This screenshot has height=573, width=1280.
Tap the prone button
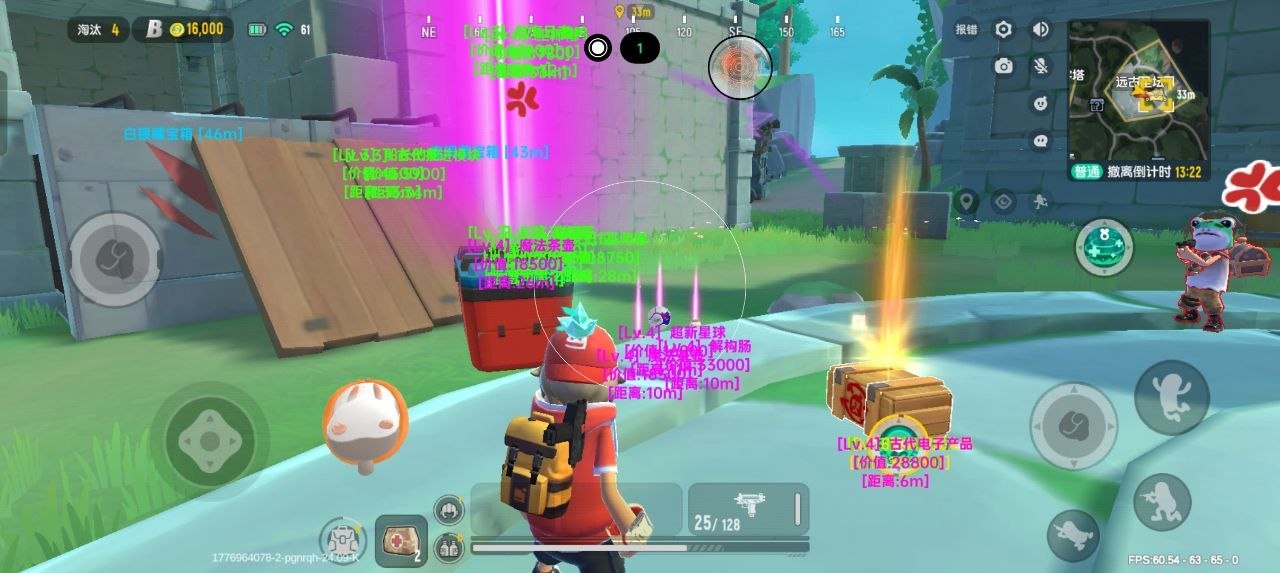coord(1073,535)
